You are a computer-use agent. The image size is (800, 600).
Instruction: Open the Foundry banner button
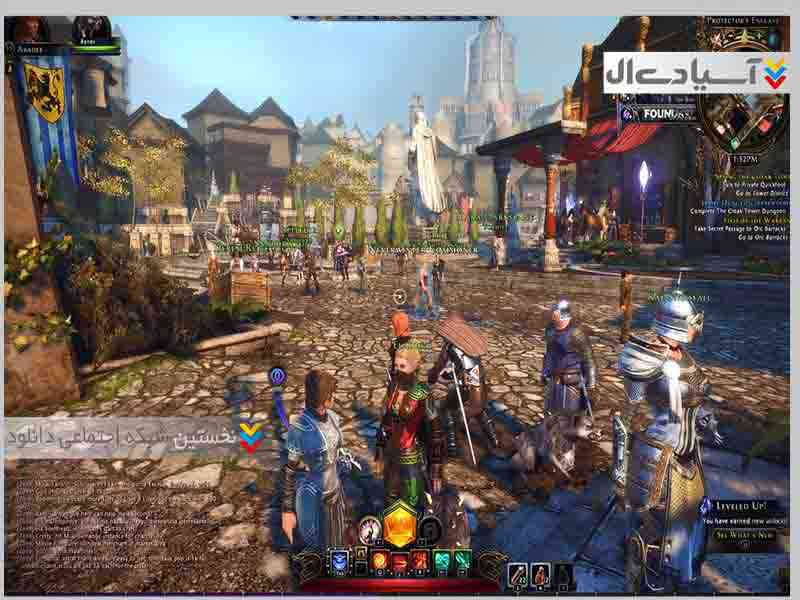650,114
